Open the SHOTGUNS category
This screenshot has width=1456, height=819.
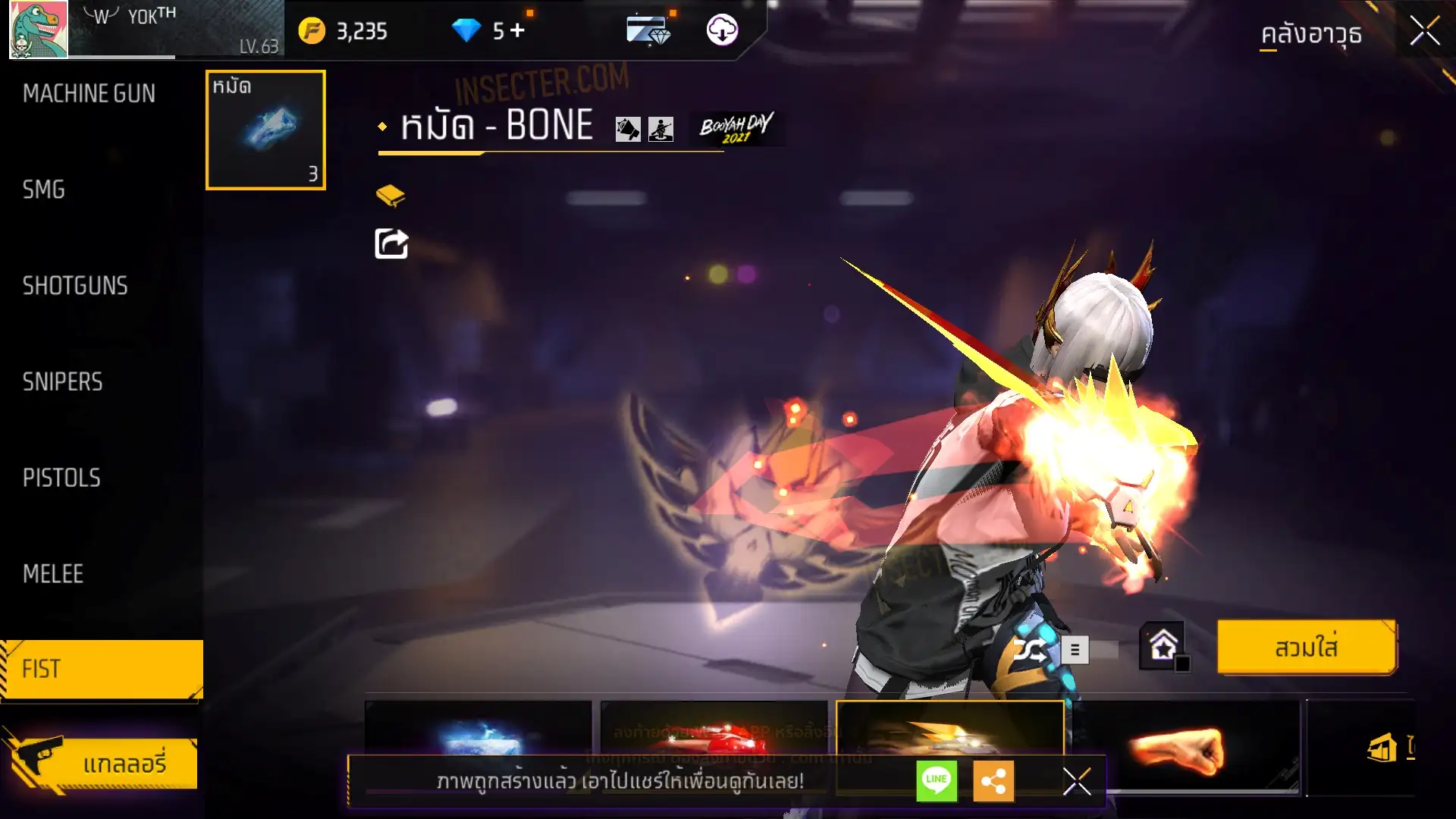[x=75, y=286]
